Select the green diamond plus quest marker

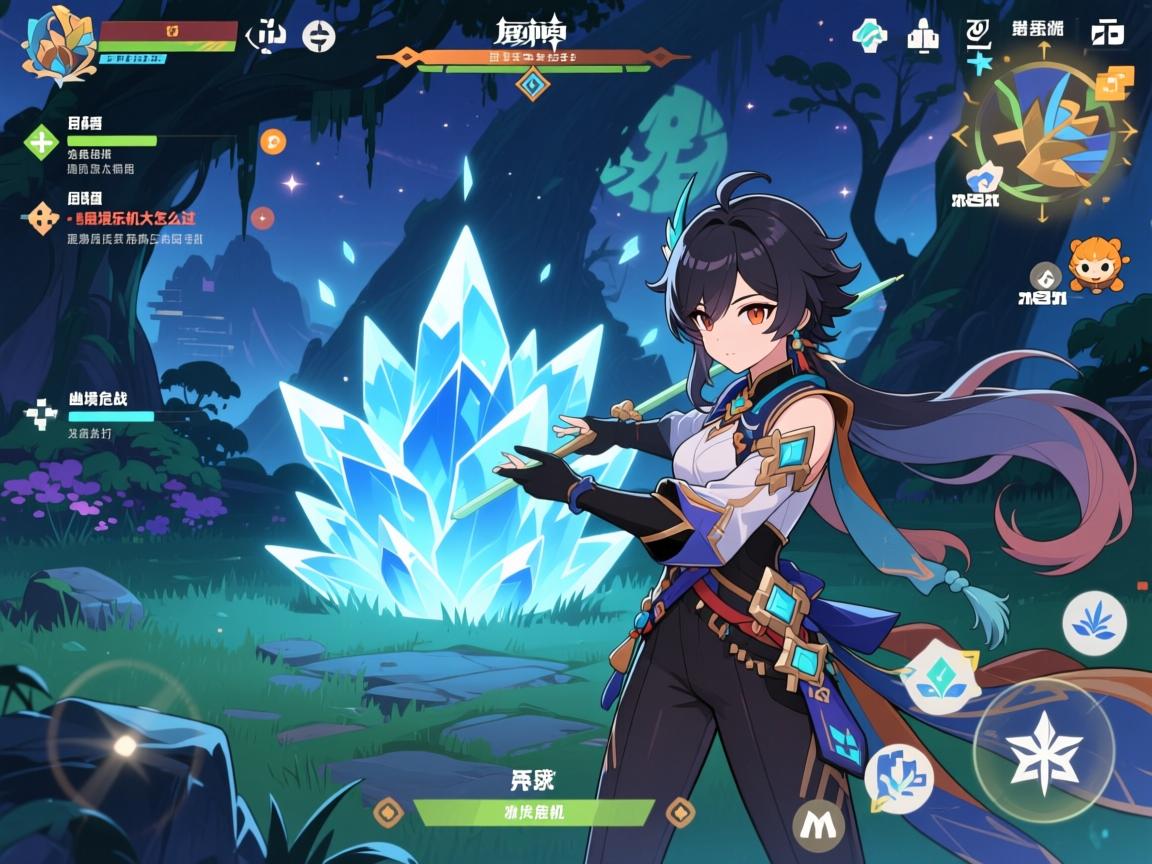coord(41,142)
